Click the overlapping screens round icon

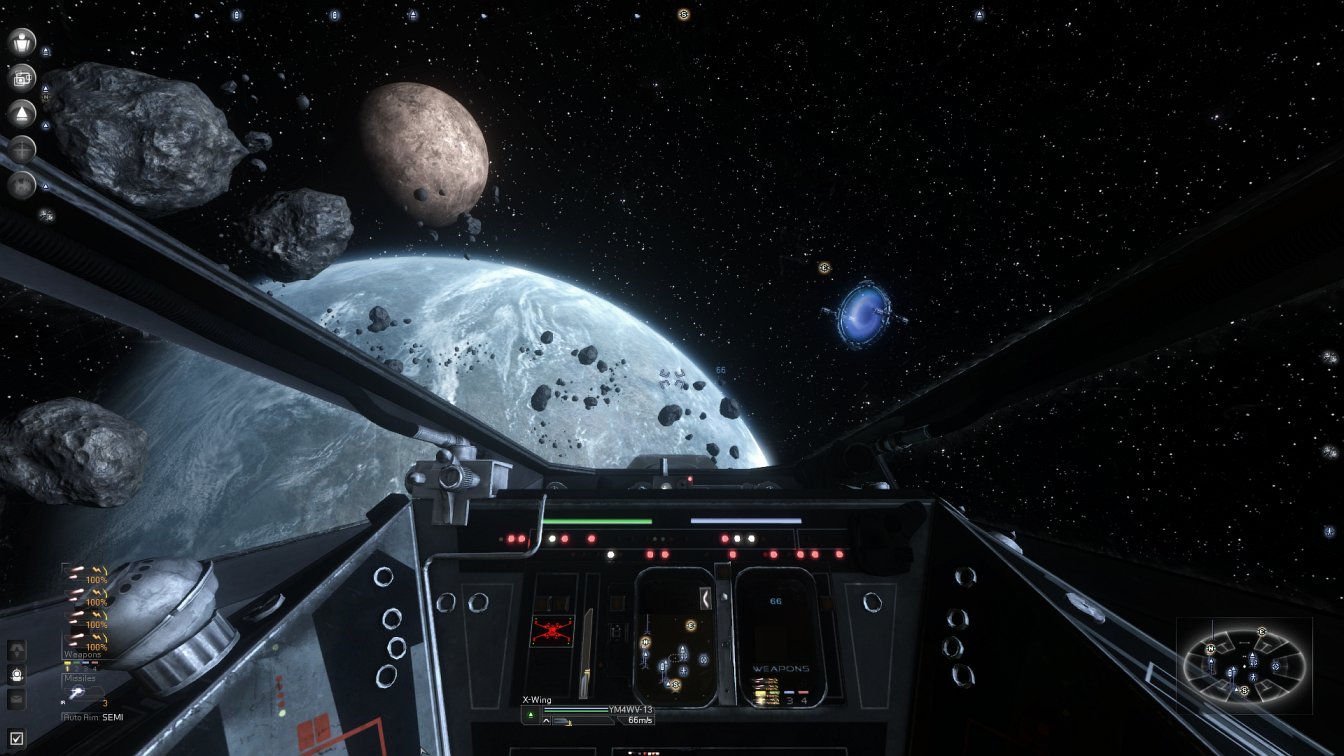click(22, 78)
